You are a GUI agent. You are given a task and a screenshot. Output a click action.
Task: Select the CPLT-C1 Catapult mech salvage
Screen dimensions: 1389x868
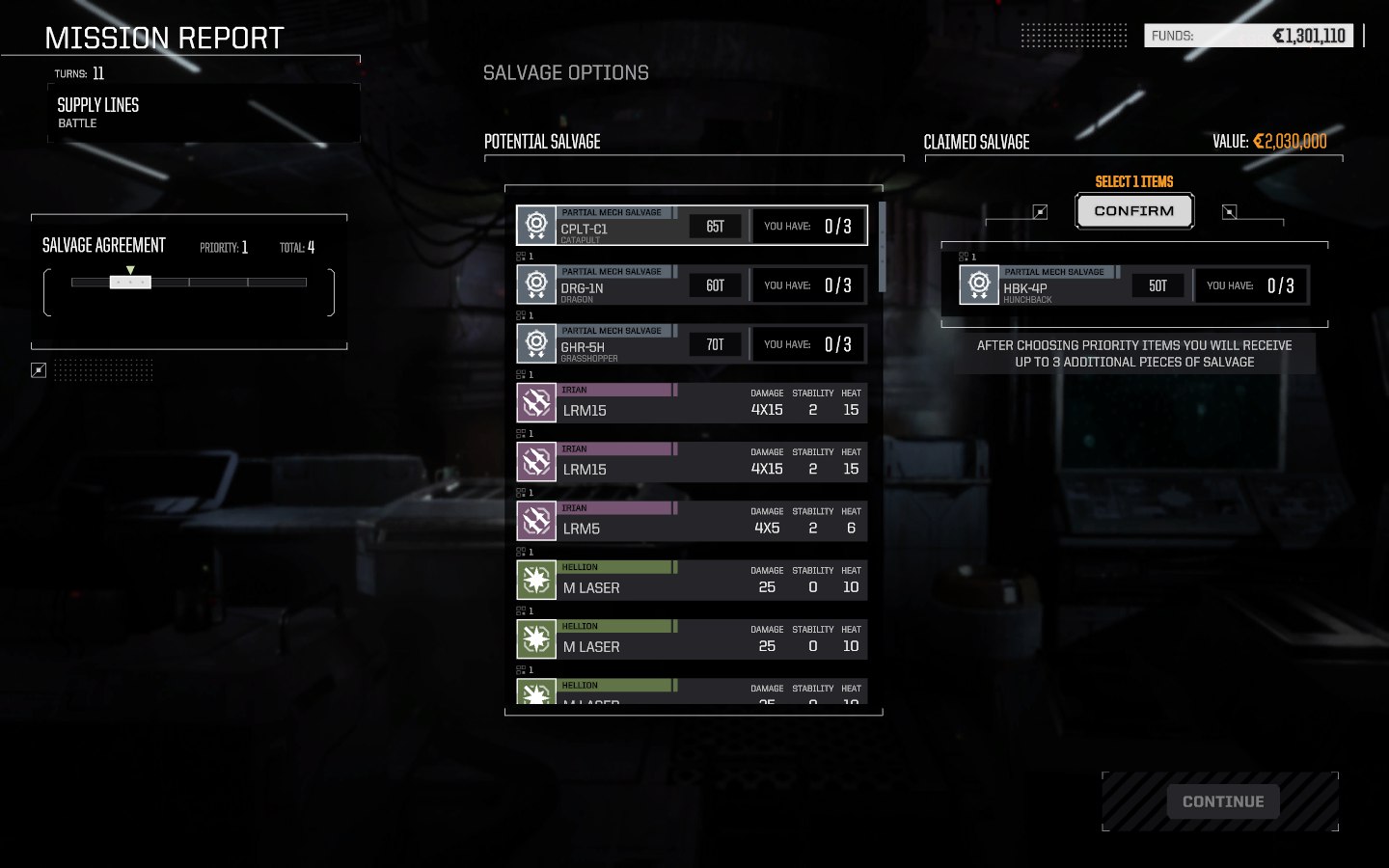tap(692, 226)
